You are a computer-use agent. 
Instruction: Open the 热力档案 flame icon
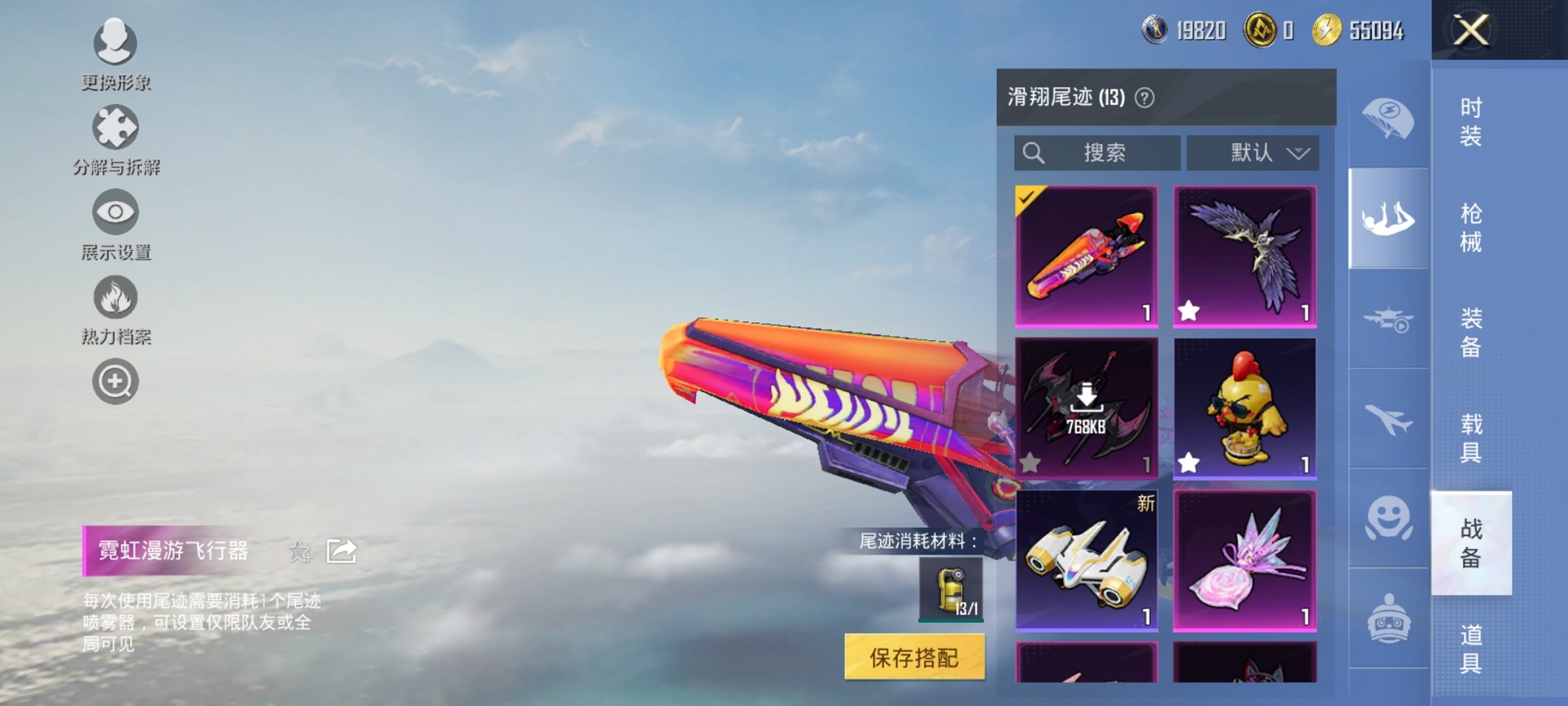click(114, 296)
